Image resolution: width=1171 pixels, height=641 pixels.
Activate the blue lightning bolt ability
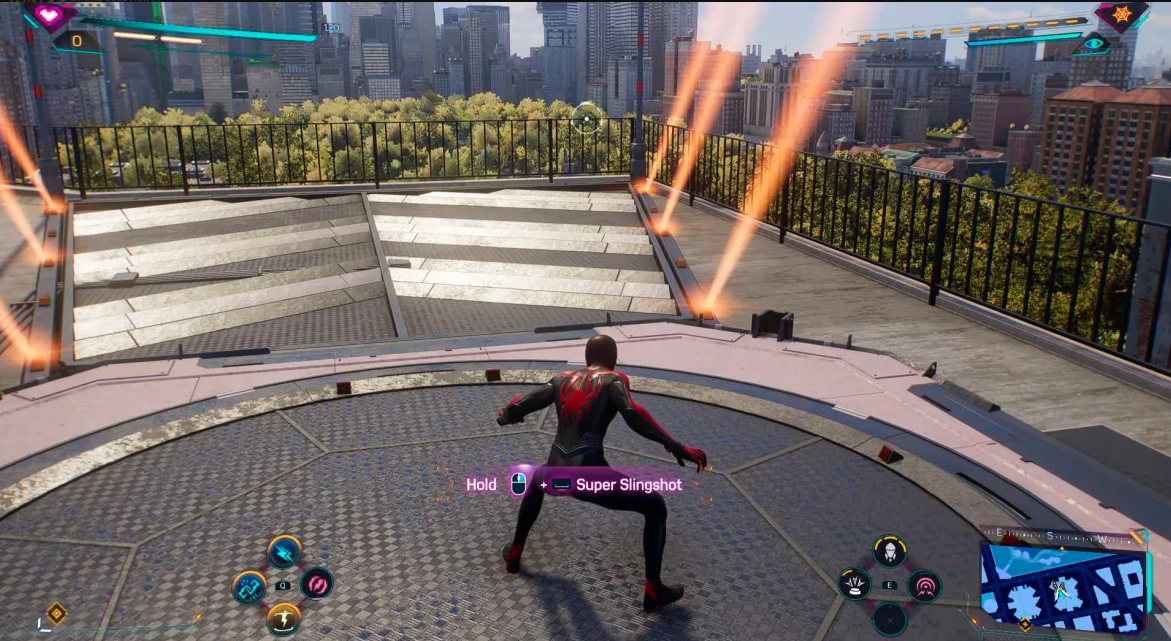284,552
